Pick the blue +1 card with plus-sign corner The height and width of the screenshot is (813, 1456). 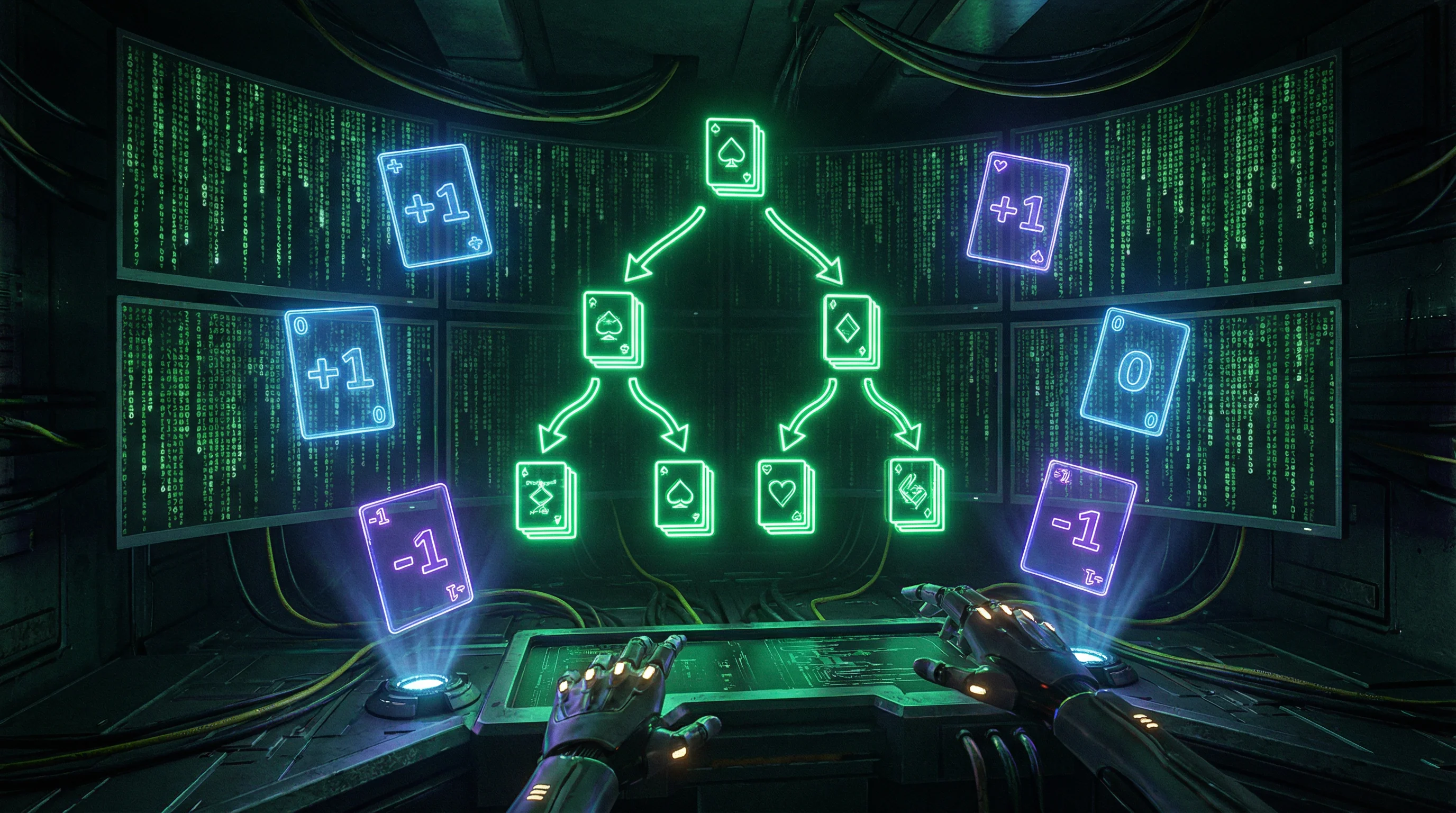click(434, 206)
